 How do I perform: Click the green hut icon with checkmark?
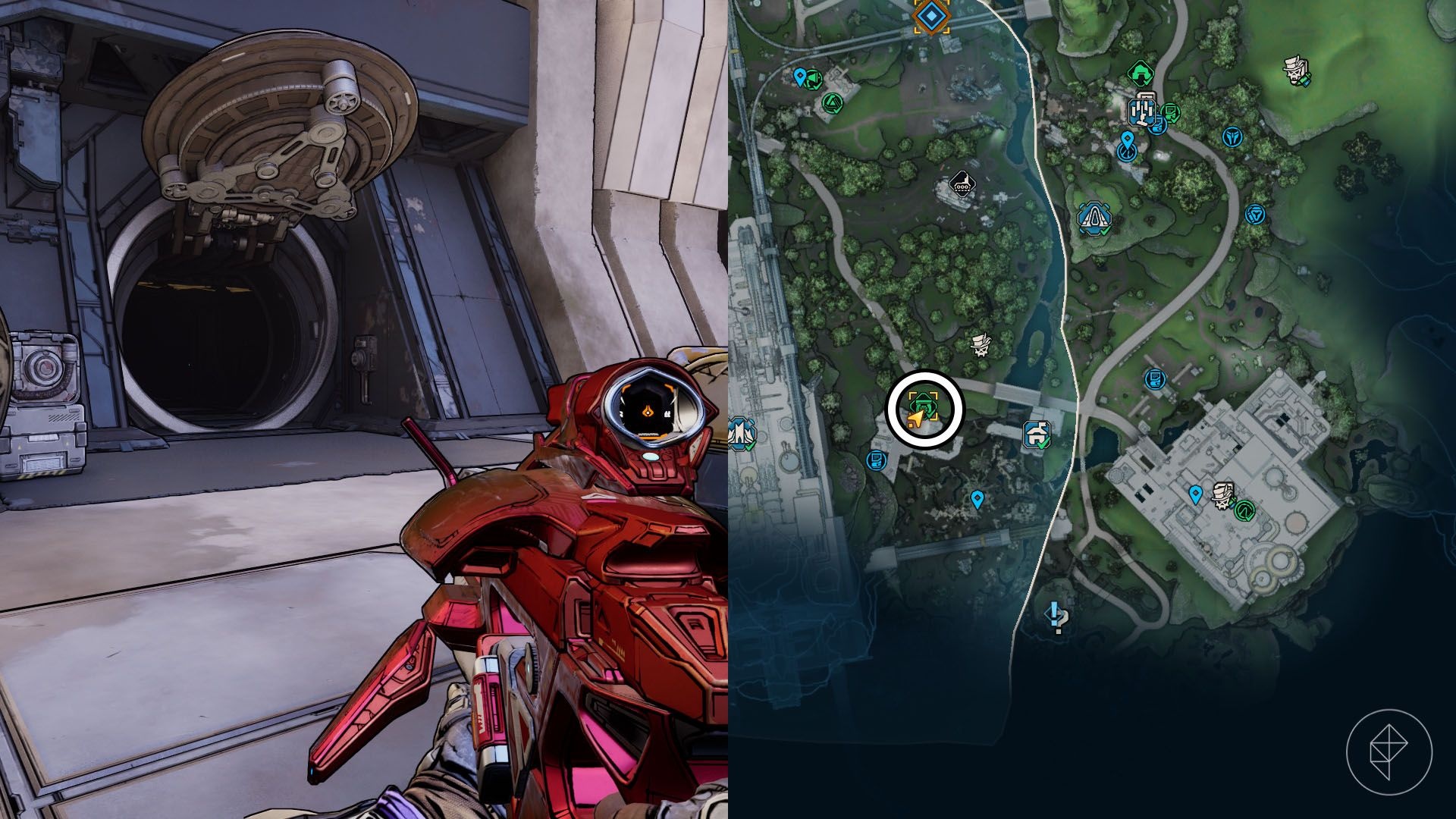(x=1139, y=74)
